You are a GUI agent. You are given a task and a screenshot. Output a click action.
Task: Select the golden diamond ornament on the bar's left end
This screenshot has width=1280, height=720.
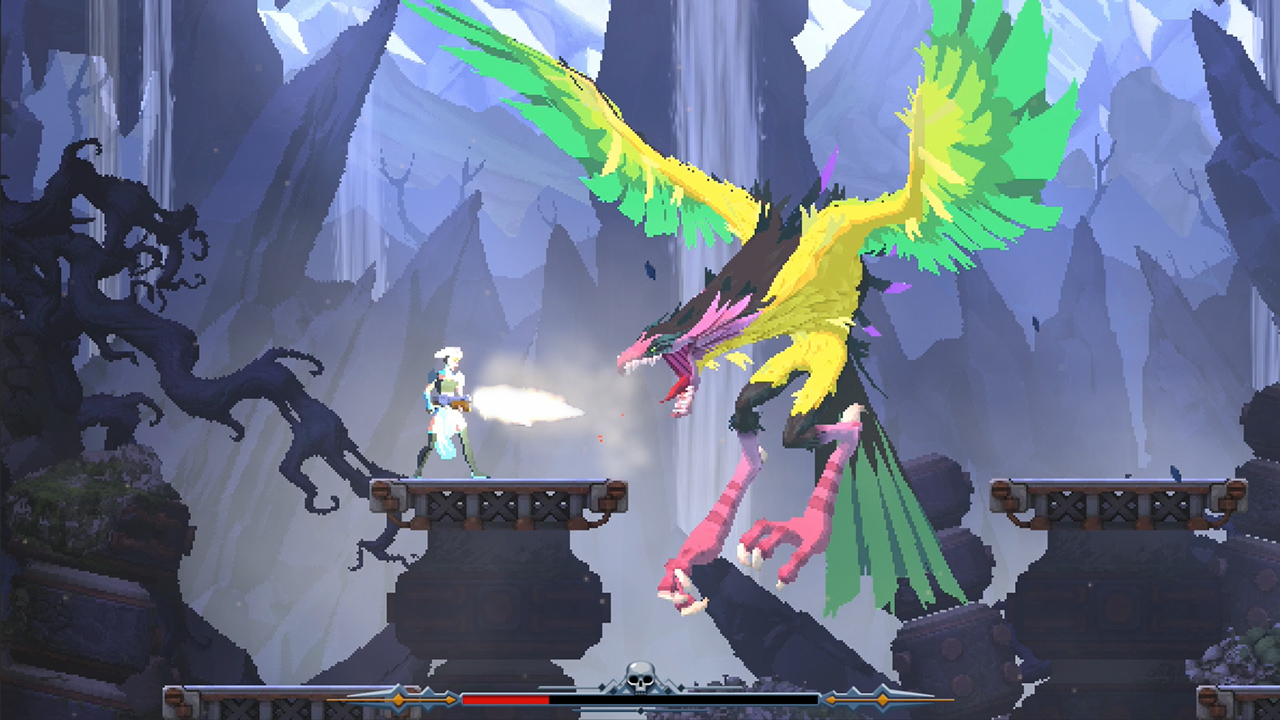click(x=398, y=699)
